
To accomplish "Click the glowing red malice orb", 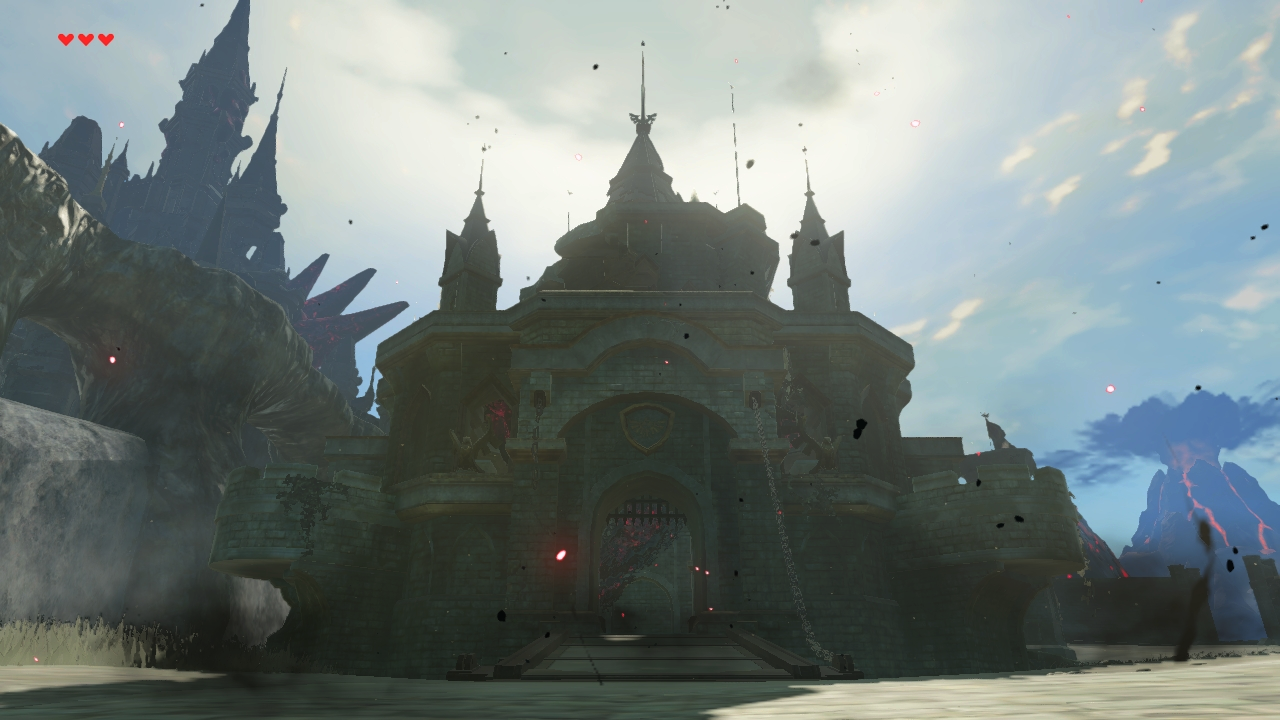I will coord(560,553).
